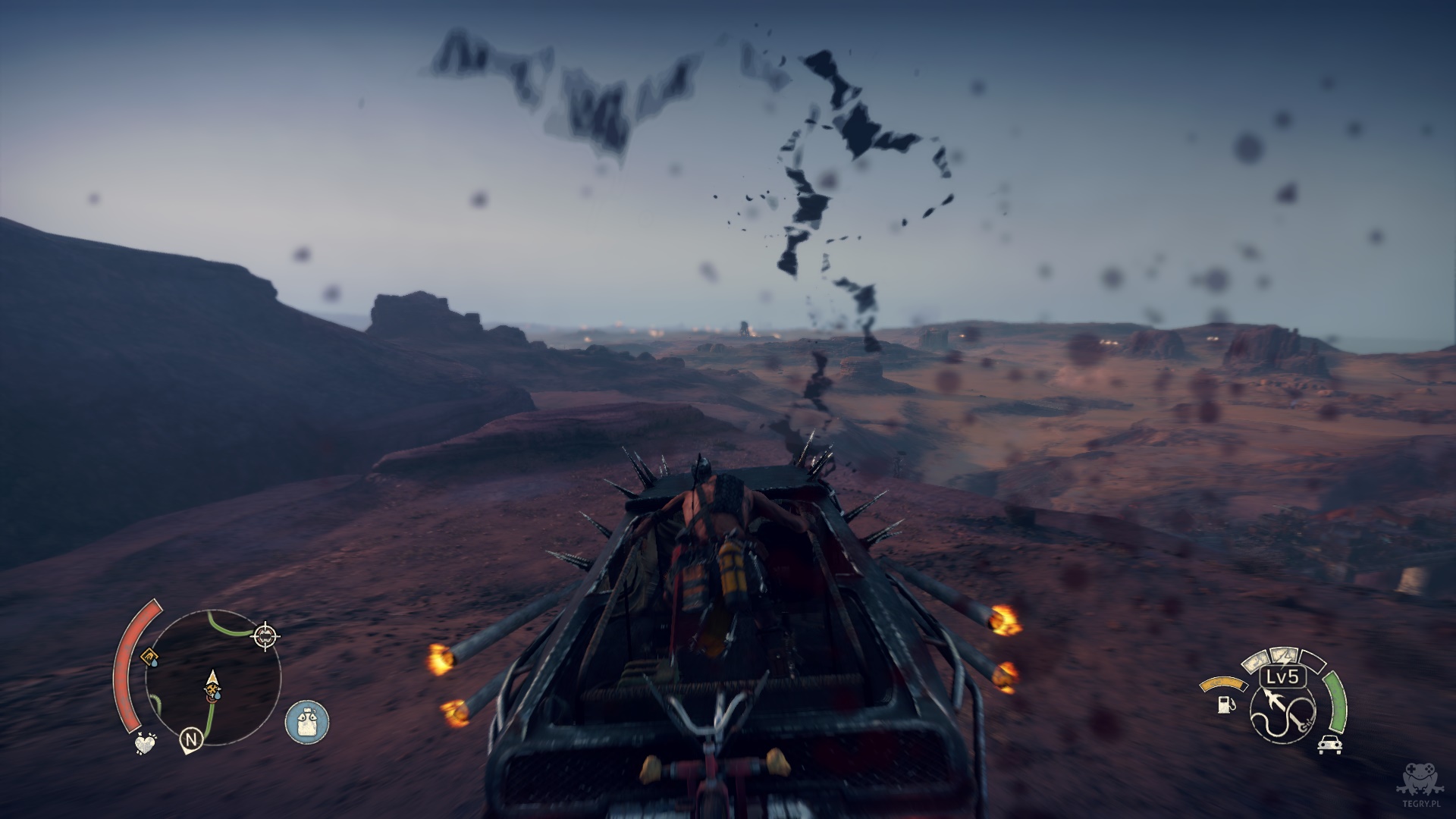Select the crosshair target marker on minimap
1456x819 pixels.
tap(265, 635)
